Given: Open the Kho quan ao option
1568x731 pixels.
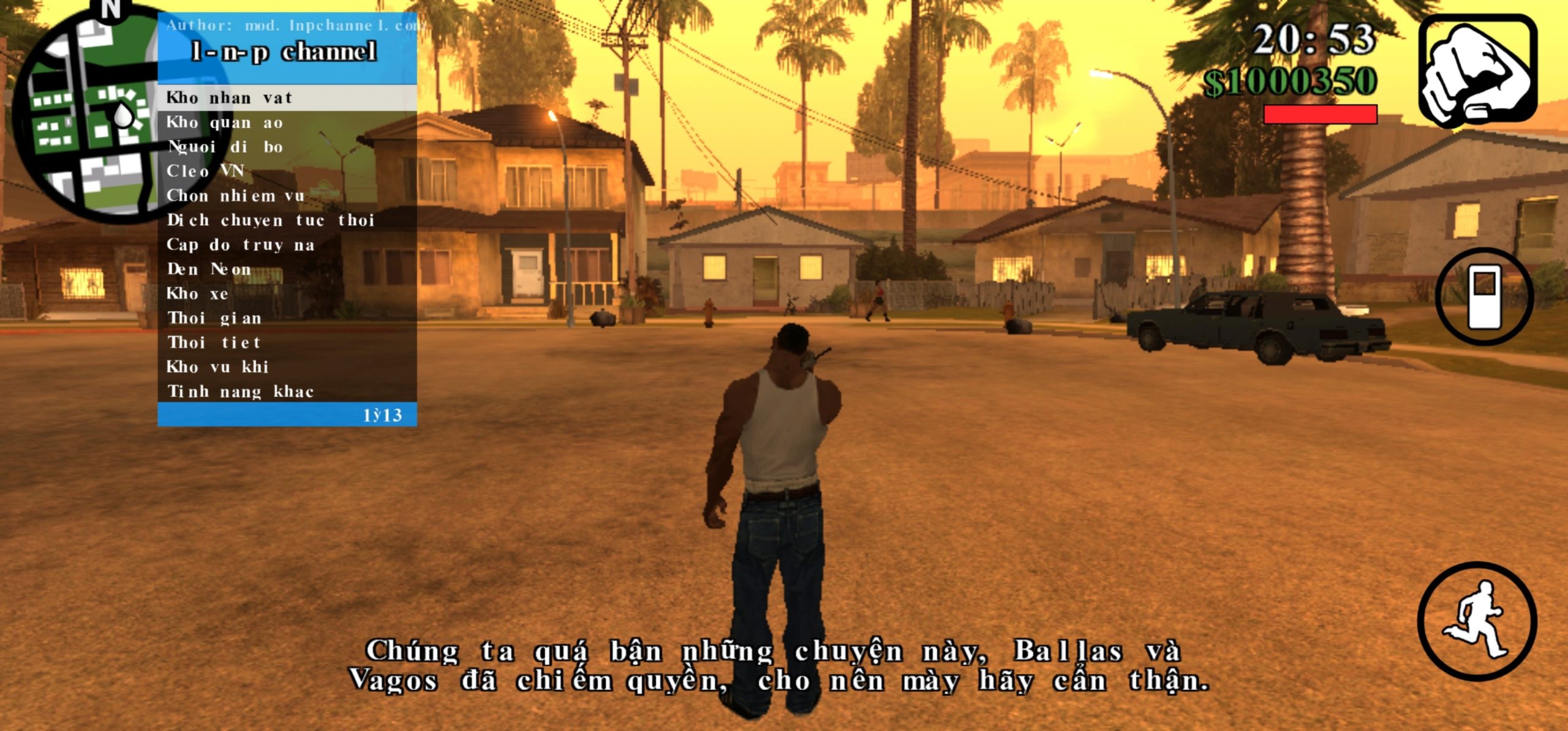Looking at the screenshot, I should click(x=287, y=122).
